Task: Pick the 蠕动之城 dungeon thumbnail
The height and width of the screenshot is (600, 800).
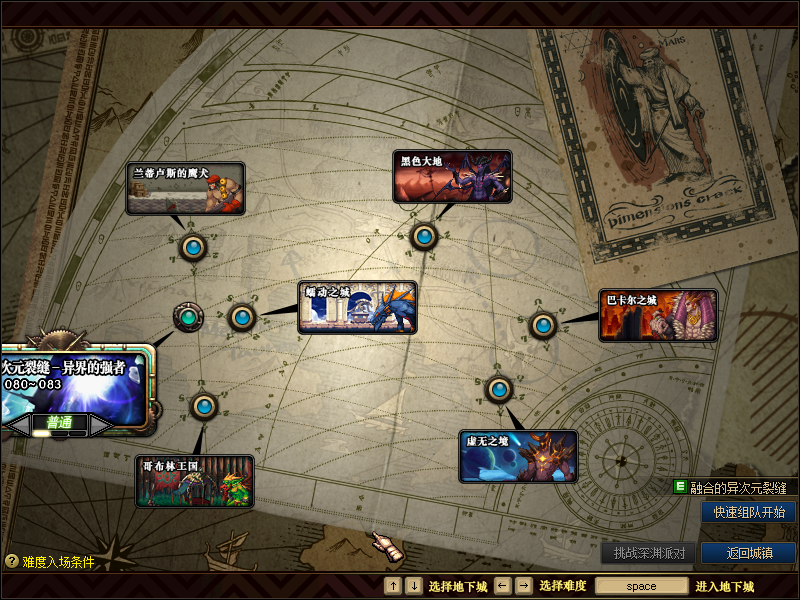Action: (357, 307)
